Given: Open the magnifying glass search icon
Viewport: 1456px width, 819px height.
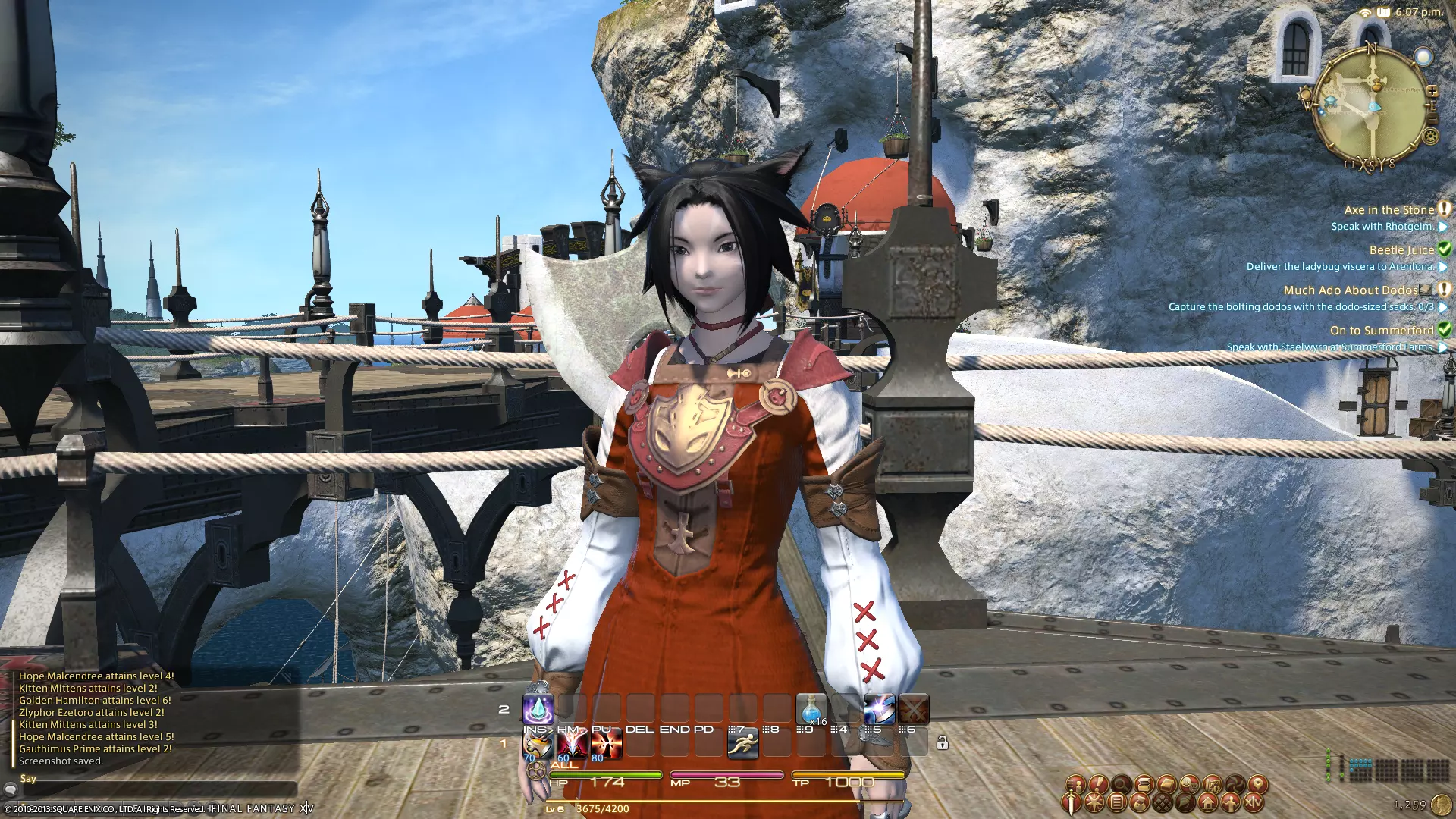Looking at the screenshot, I should pyautogui.click(x=1121, y=784).
